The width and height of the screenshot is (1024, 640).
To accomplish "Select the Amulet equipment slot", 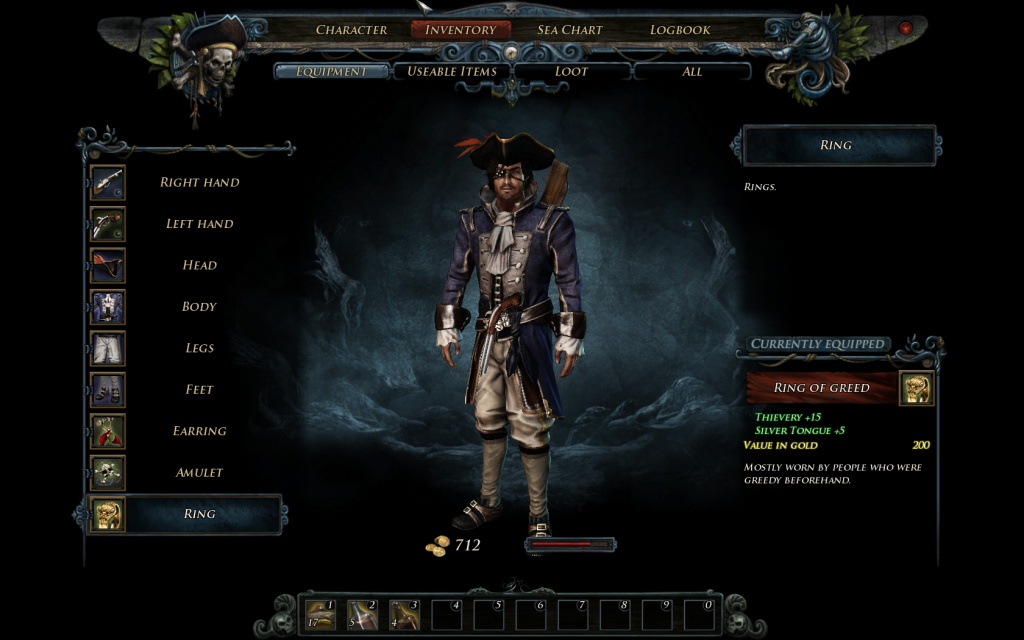I will click(199, 472).
